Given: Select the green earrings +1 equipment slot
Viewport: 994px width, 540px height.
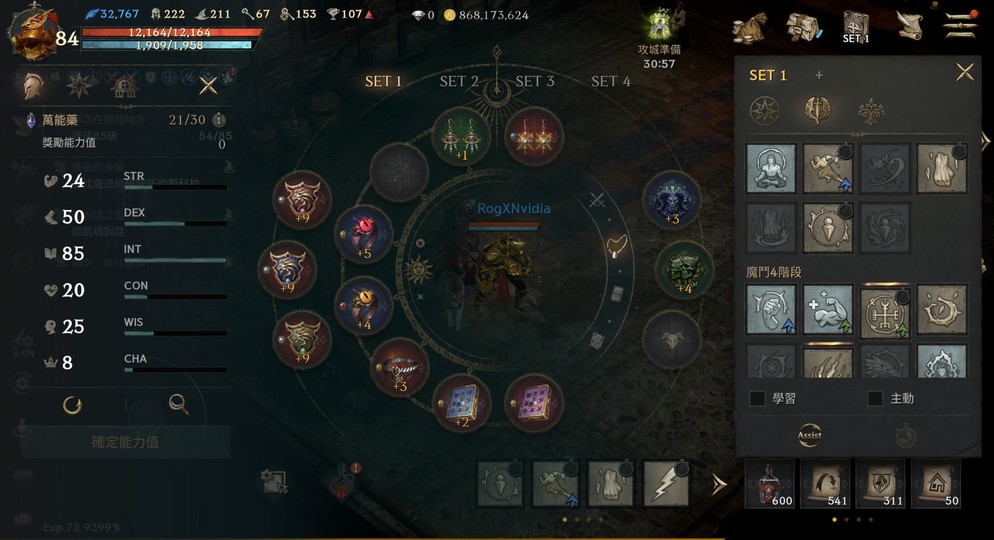Looking at the screenshot, I should [461, 135].
